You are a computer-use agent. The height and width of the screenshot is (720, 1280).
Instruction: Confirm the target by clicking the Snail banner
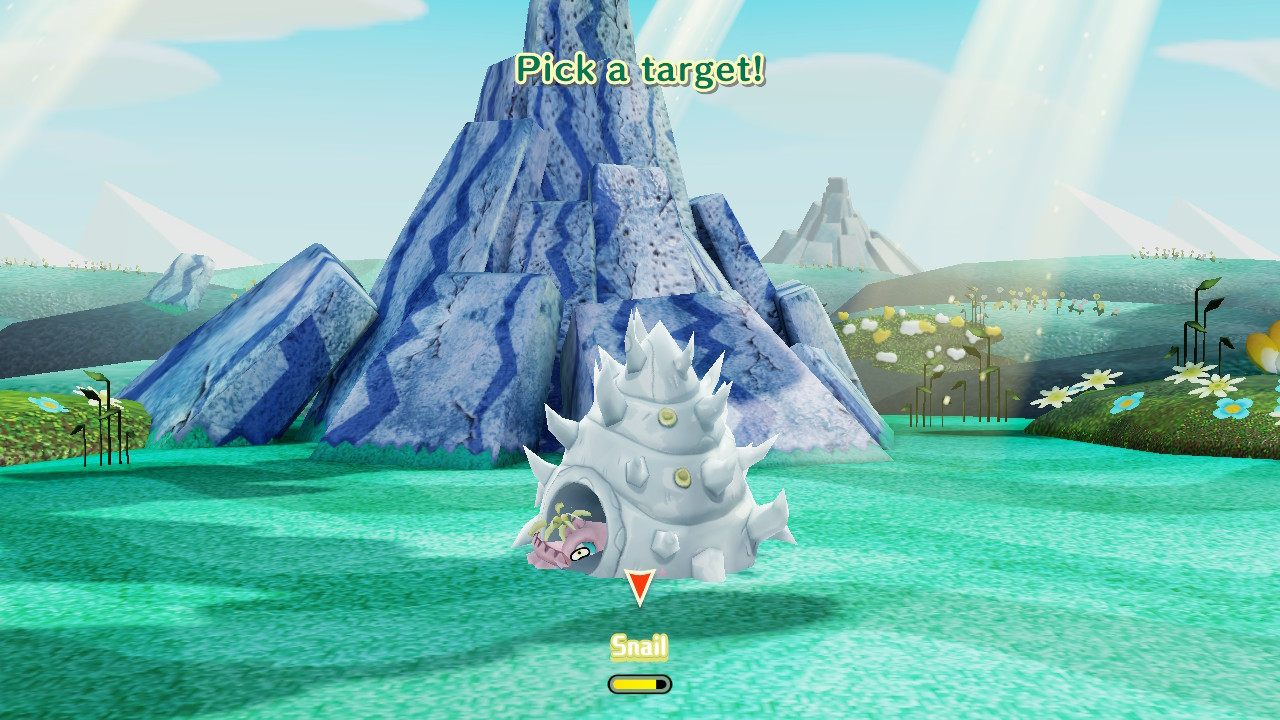point(640,648)
